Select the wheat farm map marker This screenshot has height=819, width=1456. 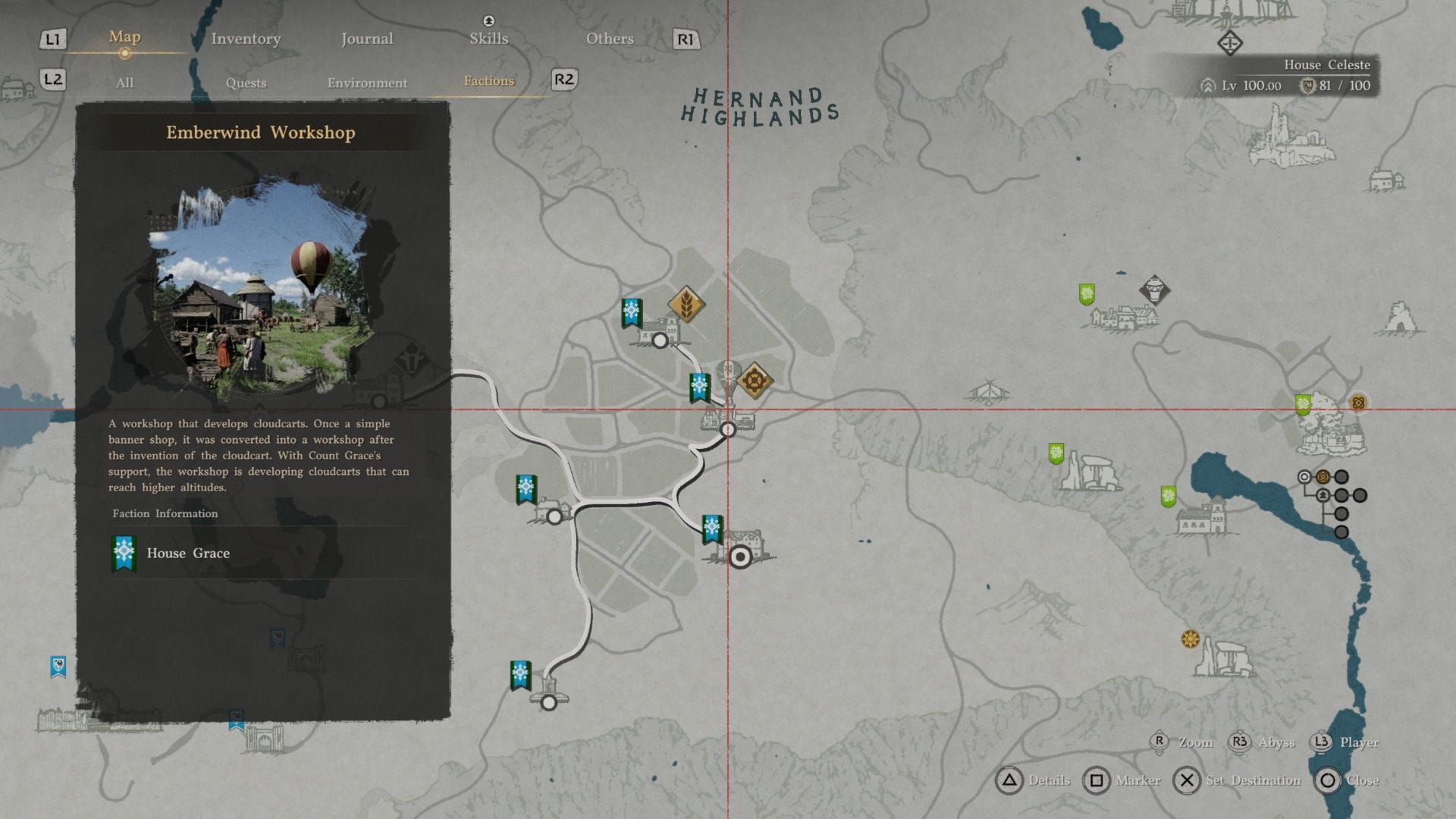pyautogui.click(x=686, y=303)
